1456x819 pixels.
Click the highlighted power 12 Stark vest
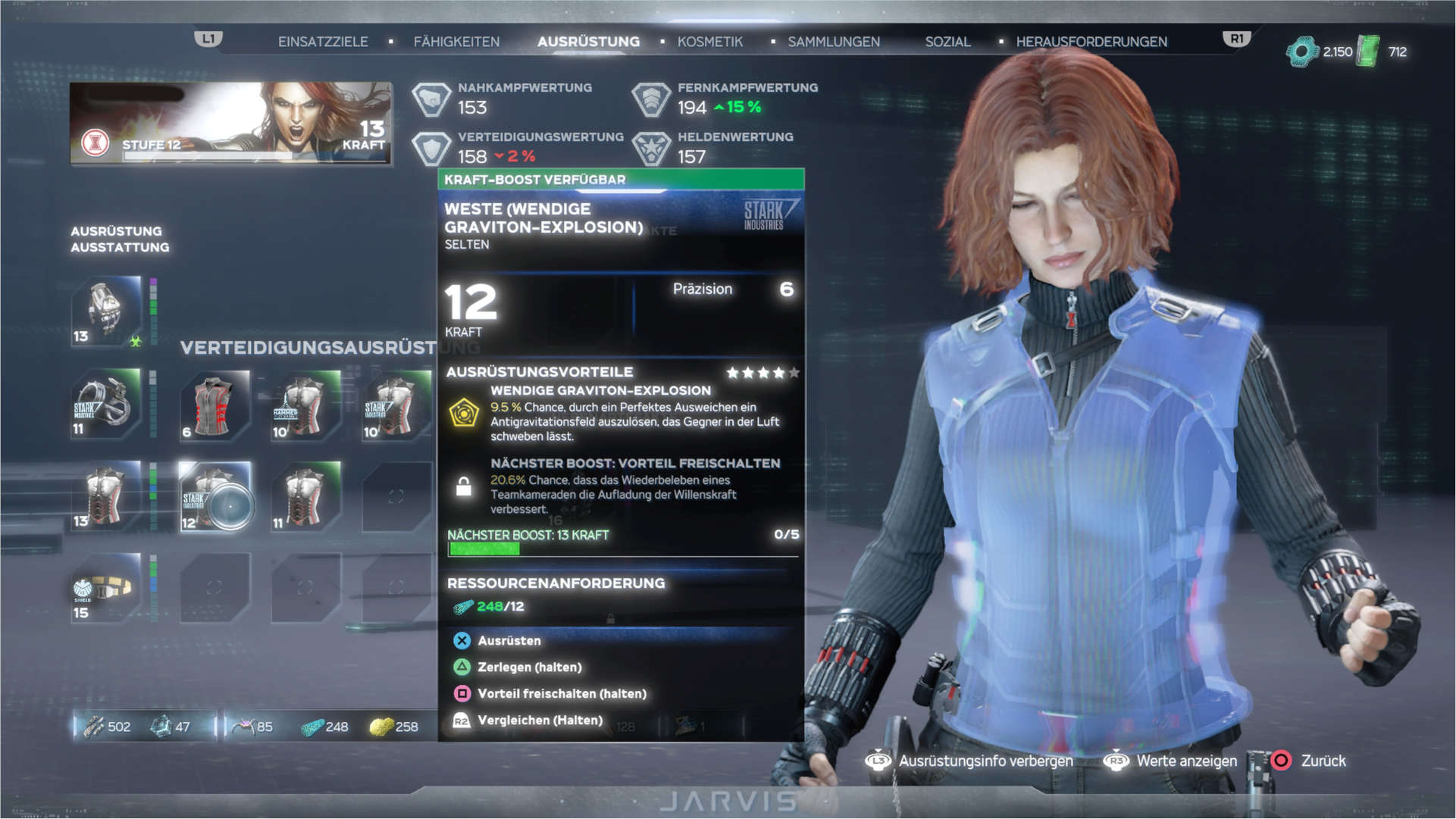tap(214, 497)
